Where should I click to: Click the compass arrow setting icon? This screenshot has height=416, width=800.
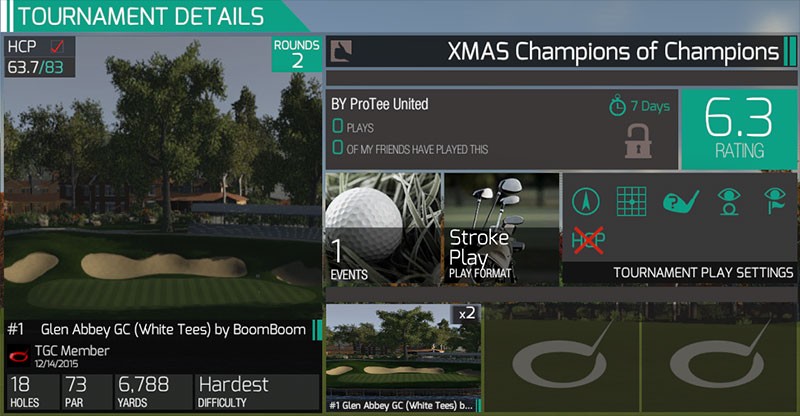587,200
